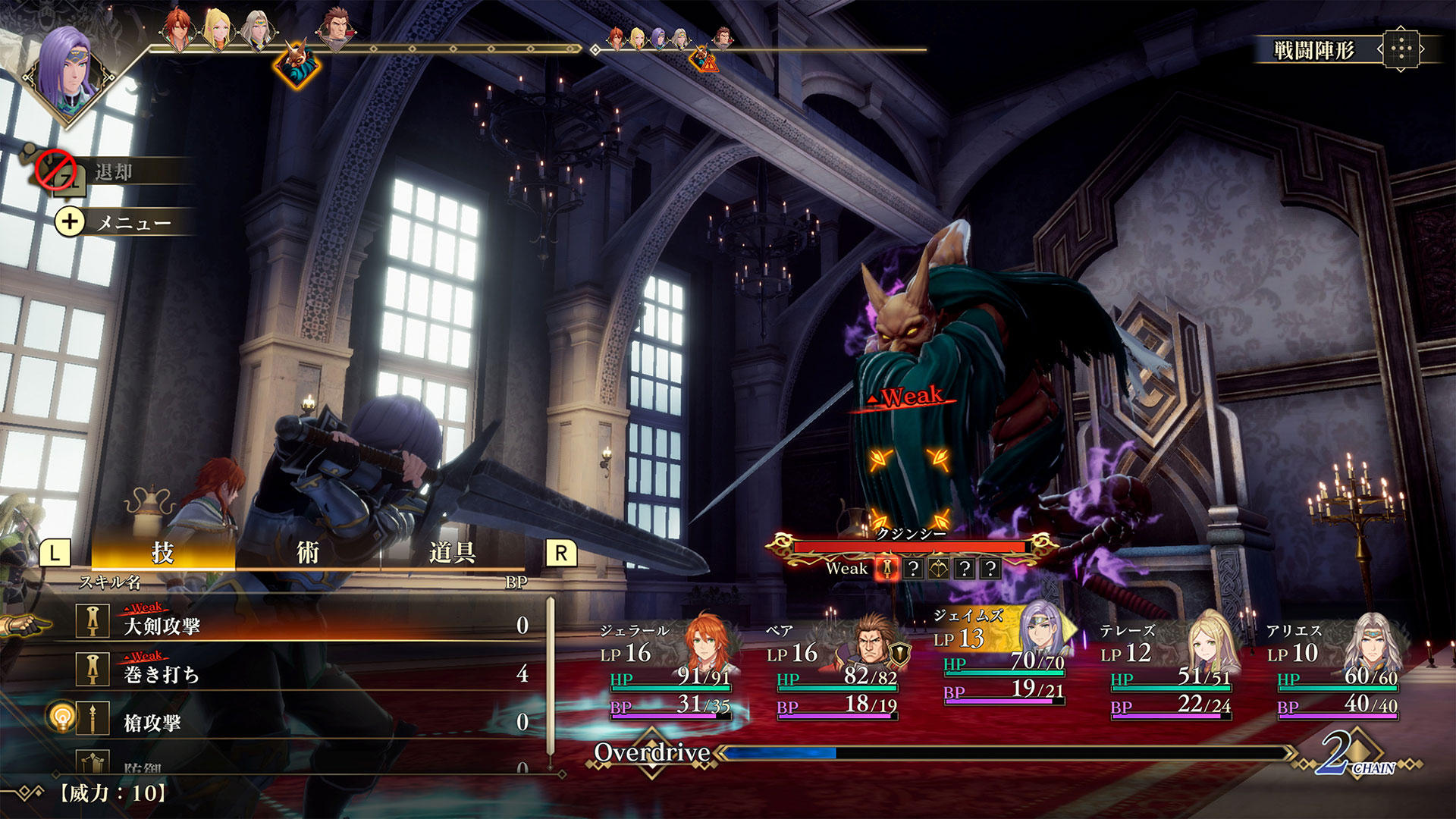Switch to the 技 skills tab
The width and height of the screenshot is (1456, 819).
(162, 553)
